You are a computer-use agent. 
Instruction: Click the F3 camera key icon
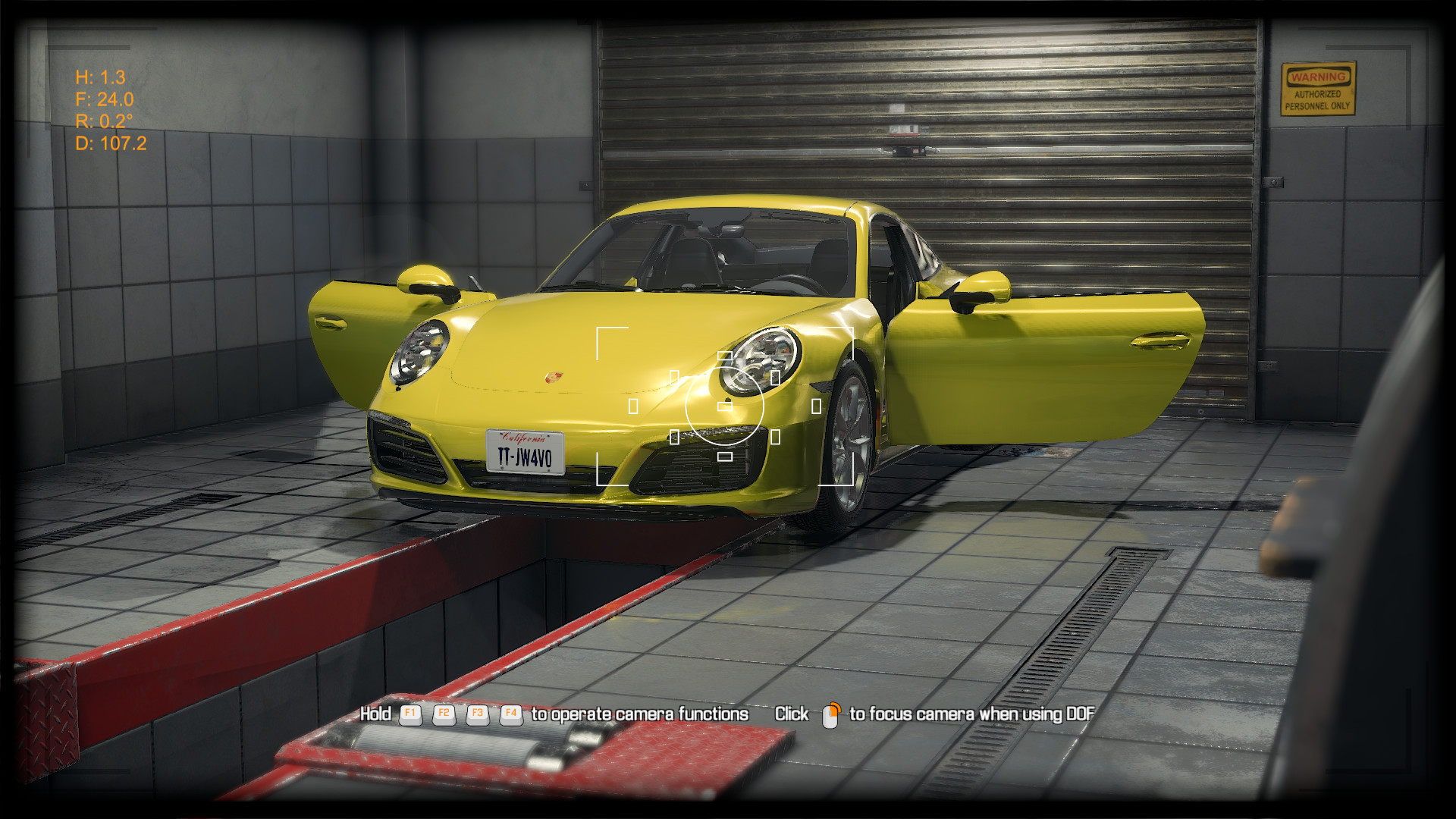[478, 714]
